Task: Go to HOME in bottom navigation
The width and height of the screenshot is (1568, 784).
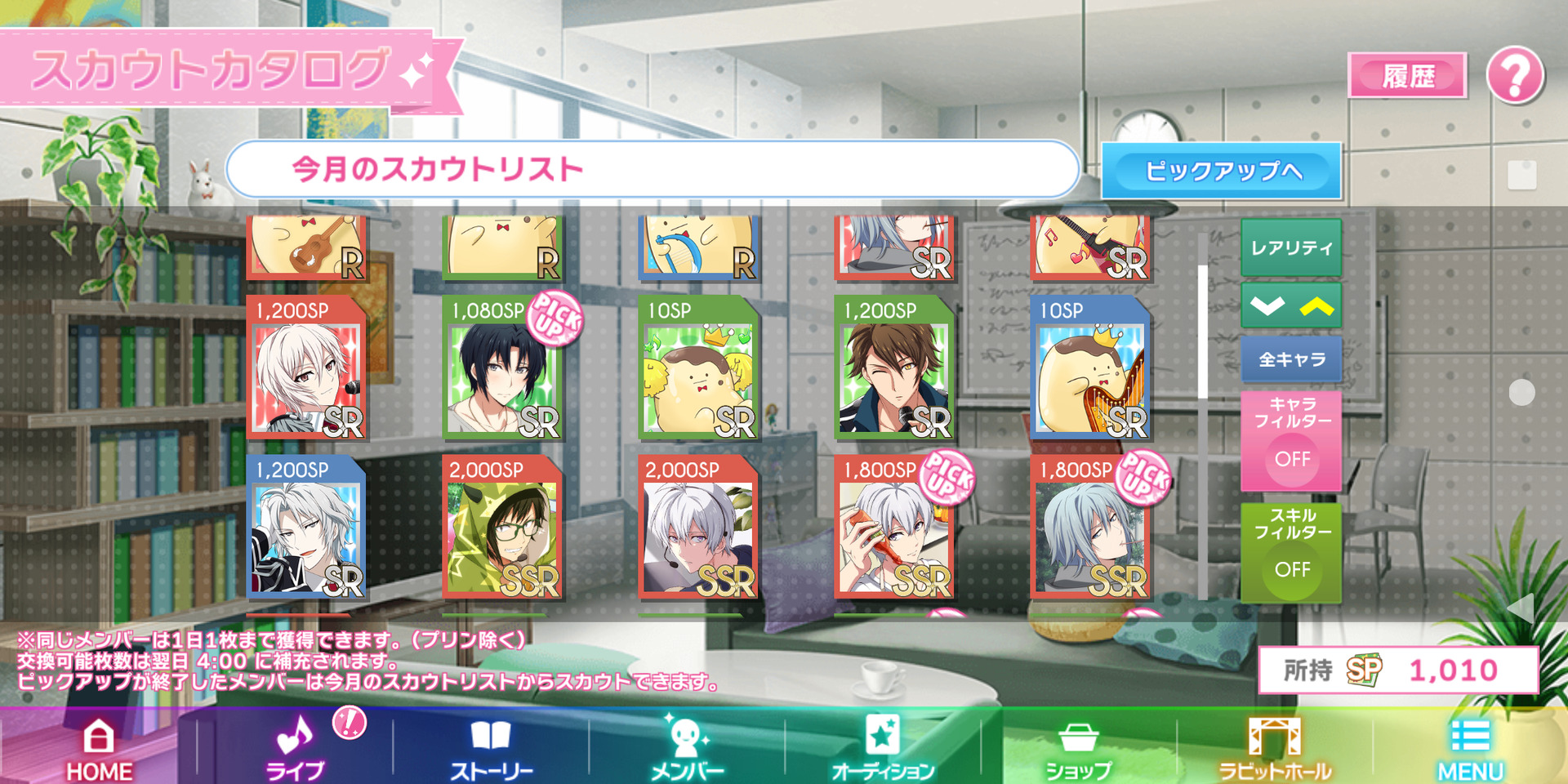Action: [99, 748]
